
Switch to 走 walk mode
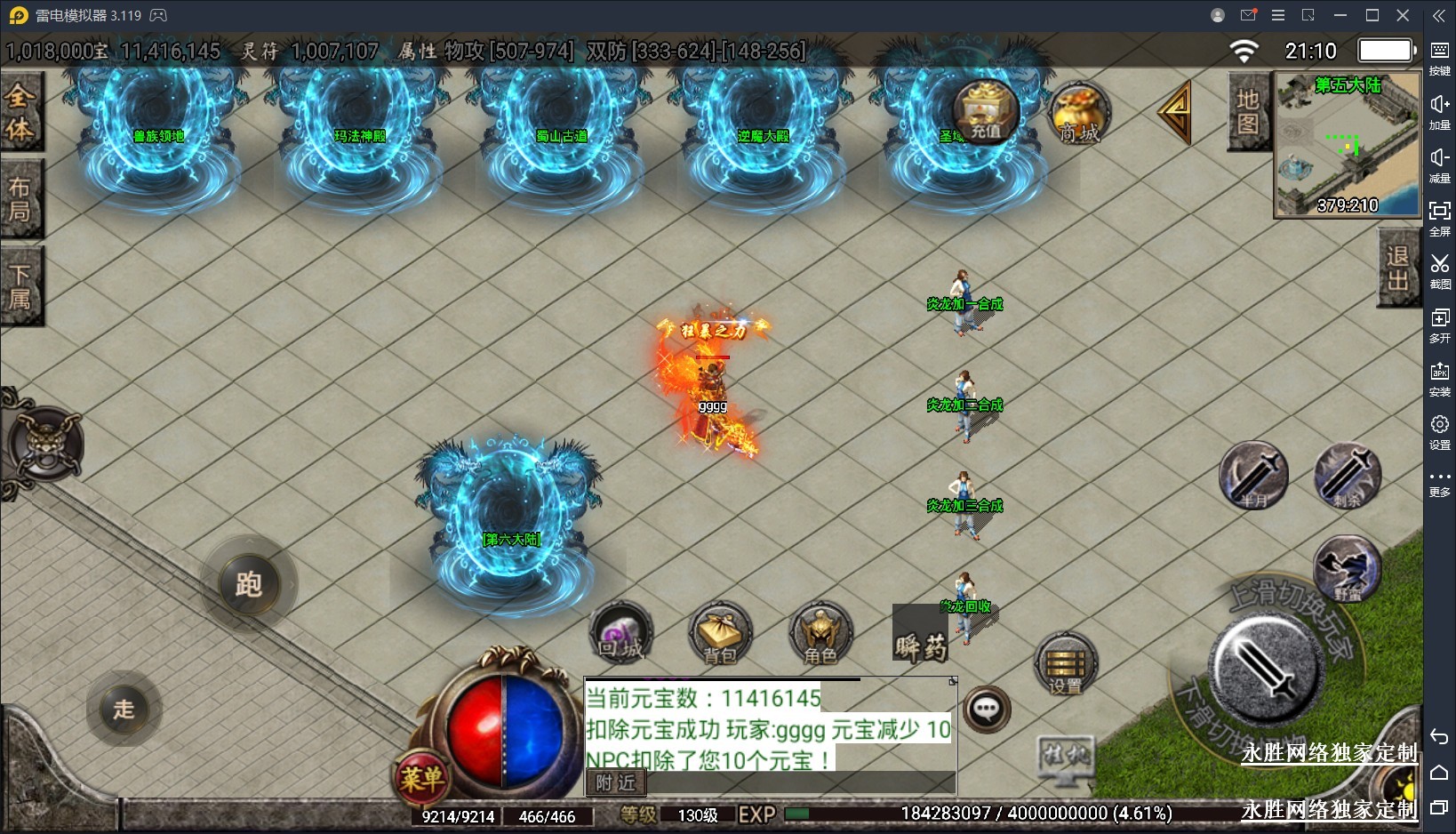click(124, 709)
